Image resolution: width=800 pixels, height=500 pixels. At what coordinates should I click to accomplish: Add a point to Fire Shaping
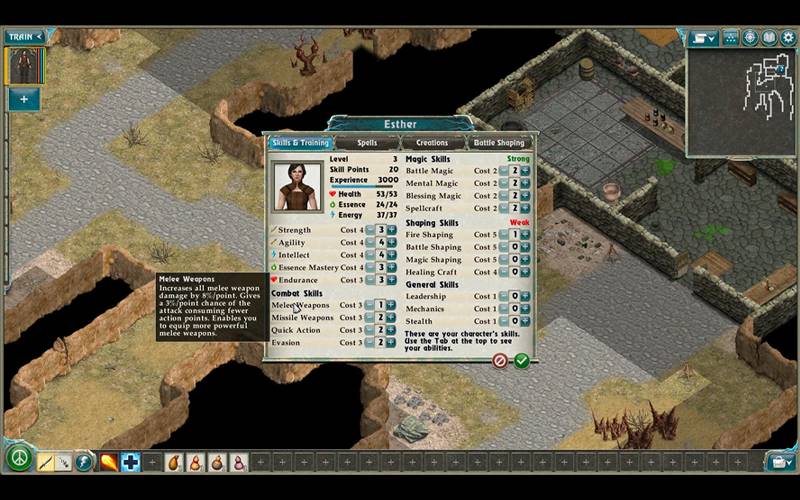(x=527, y=235)
